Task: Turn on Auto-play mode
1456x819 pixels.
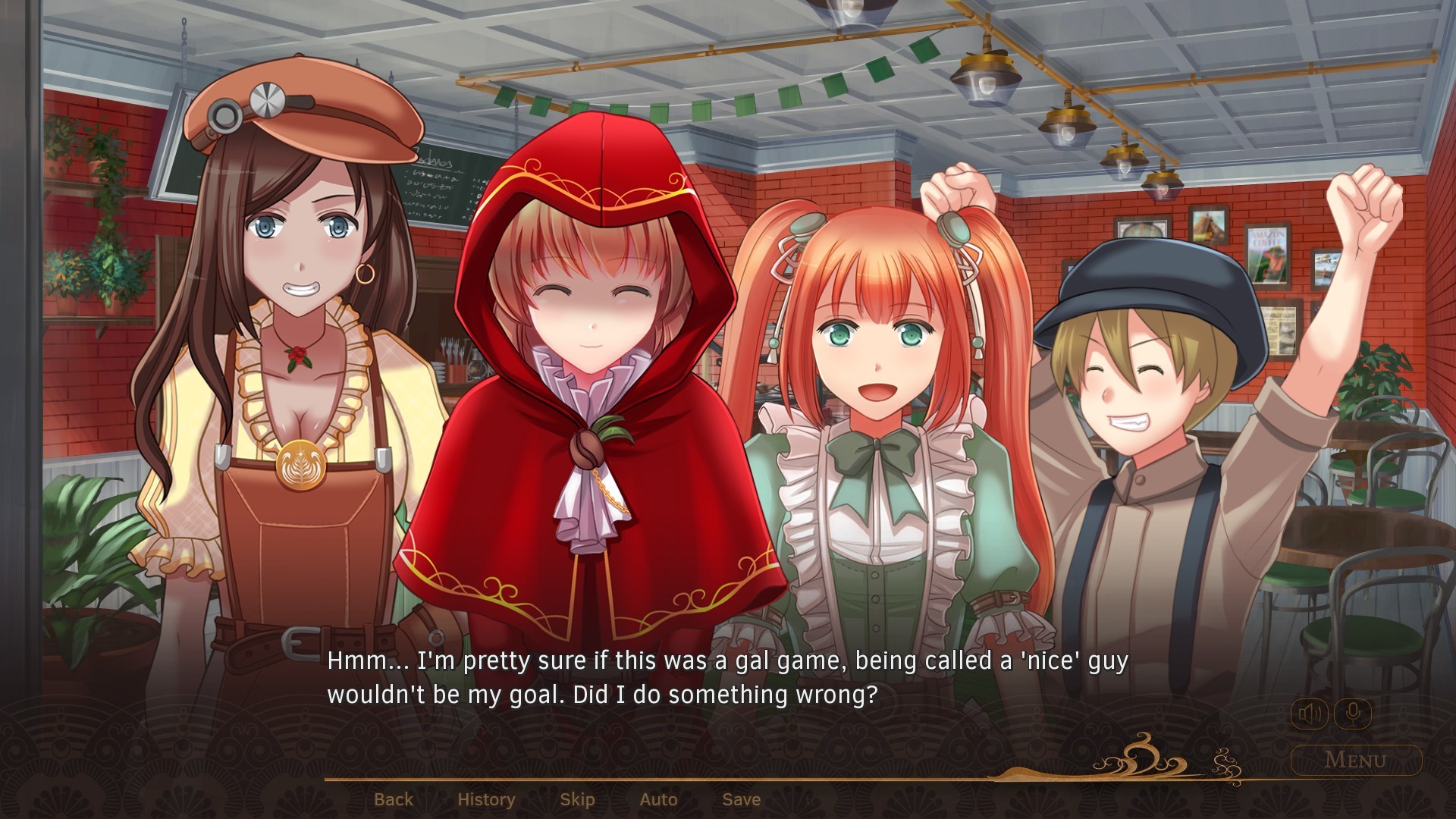Action: point(658,799)
